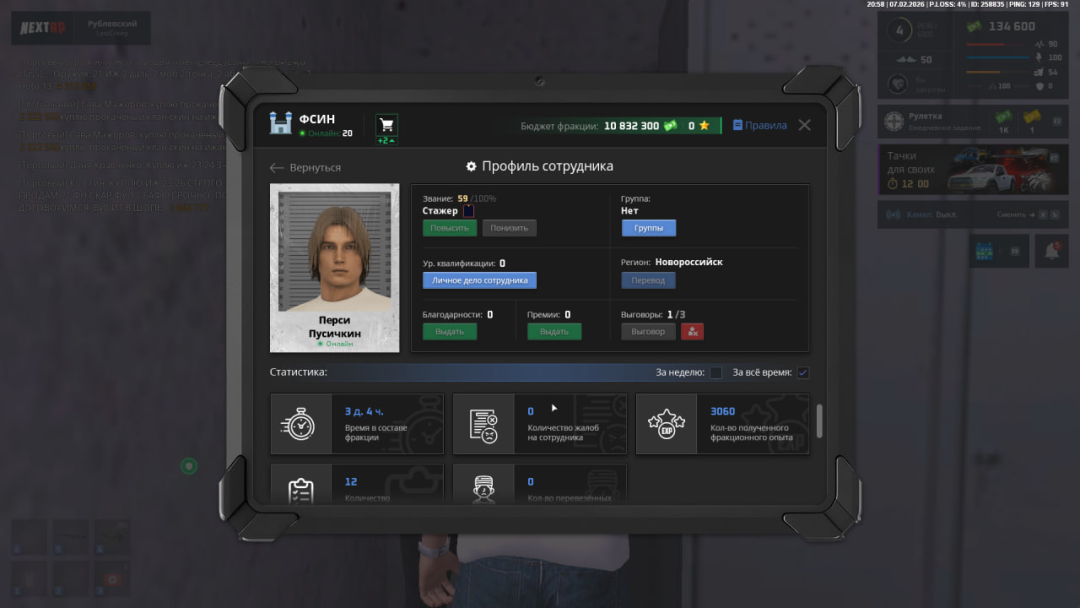This screenshot has height=608, width=1080.
Task: Give a bonus under Премии
Action: pyautogui.click(x=554, y=331)
